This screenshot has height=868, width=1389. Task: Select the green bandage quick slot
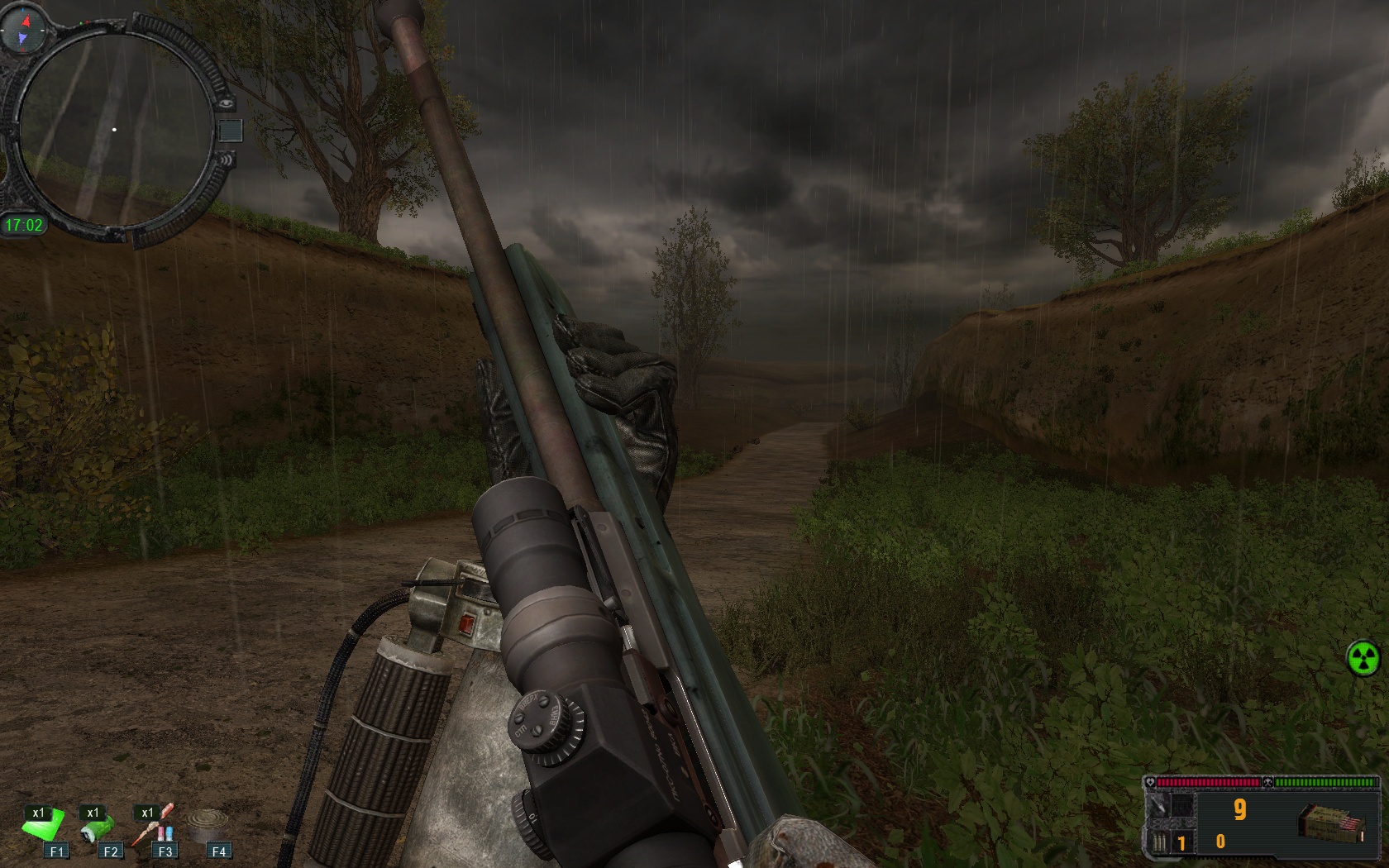41,827
